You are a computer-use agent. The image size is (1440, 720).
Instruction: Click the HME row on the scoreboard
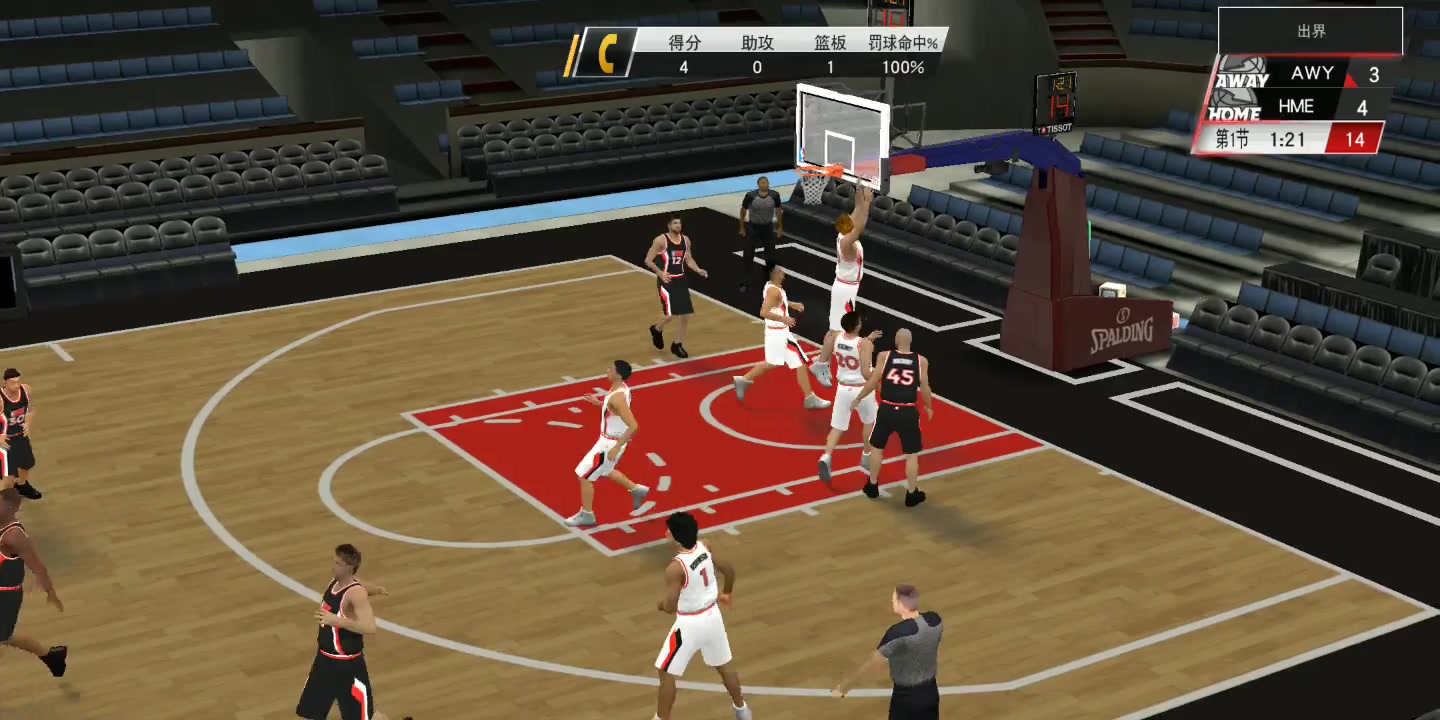(x=1296, y=106)
